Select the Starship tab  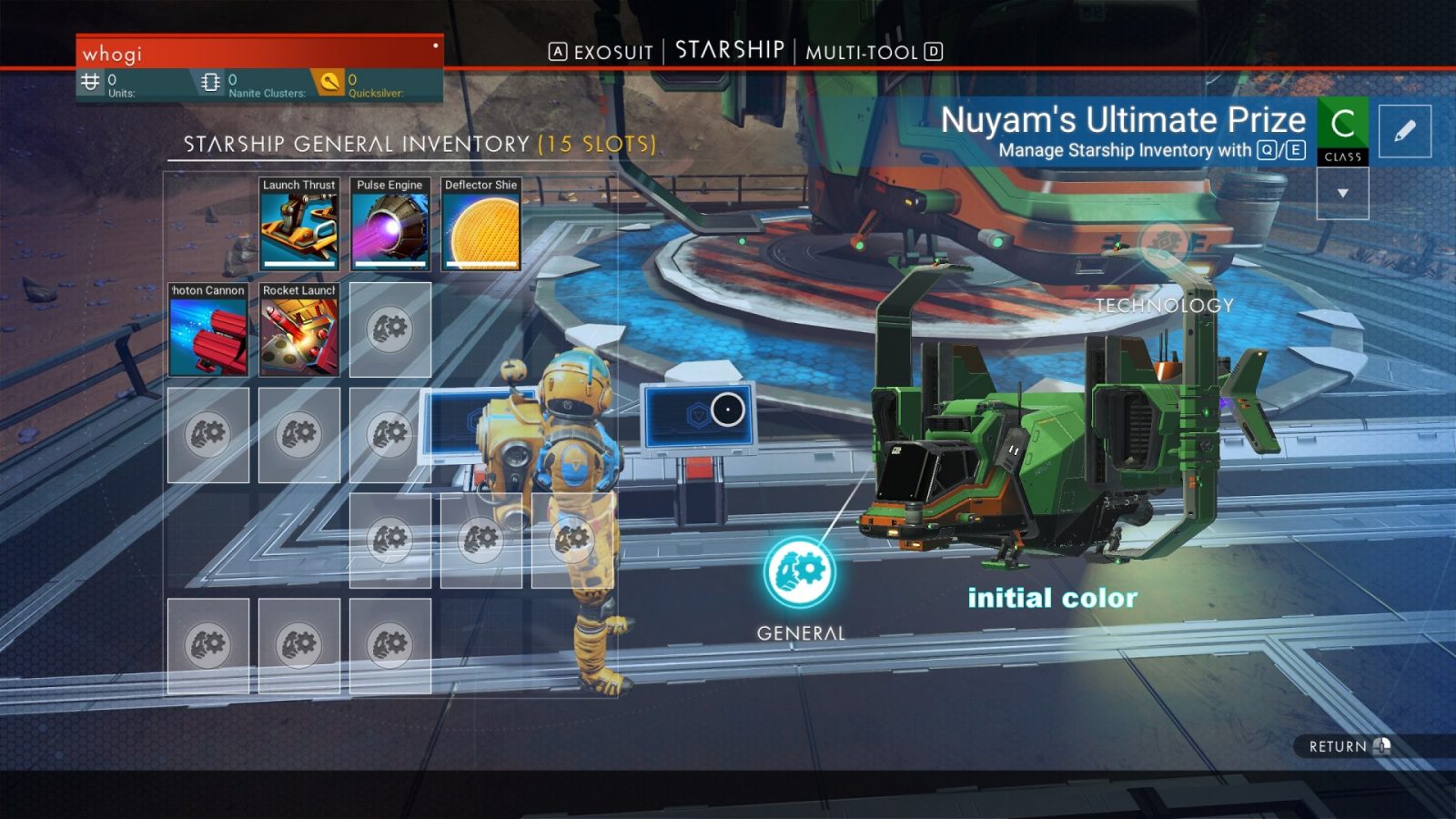pyautogui.click(x=730, y=50)
